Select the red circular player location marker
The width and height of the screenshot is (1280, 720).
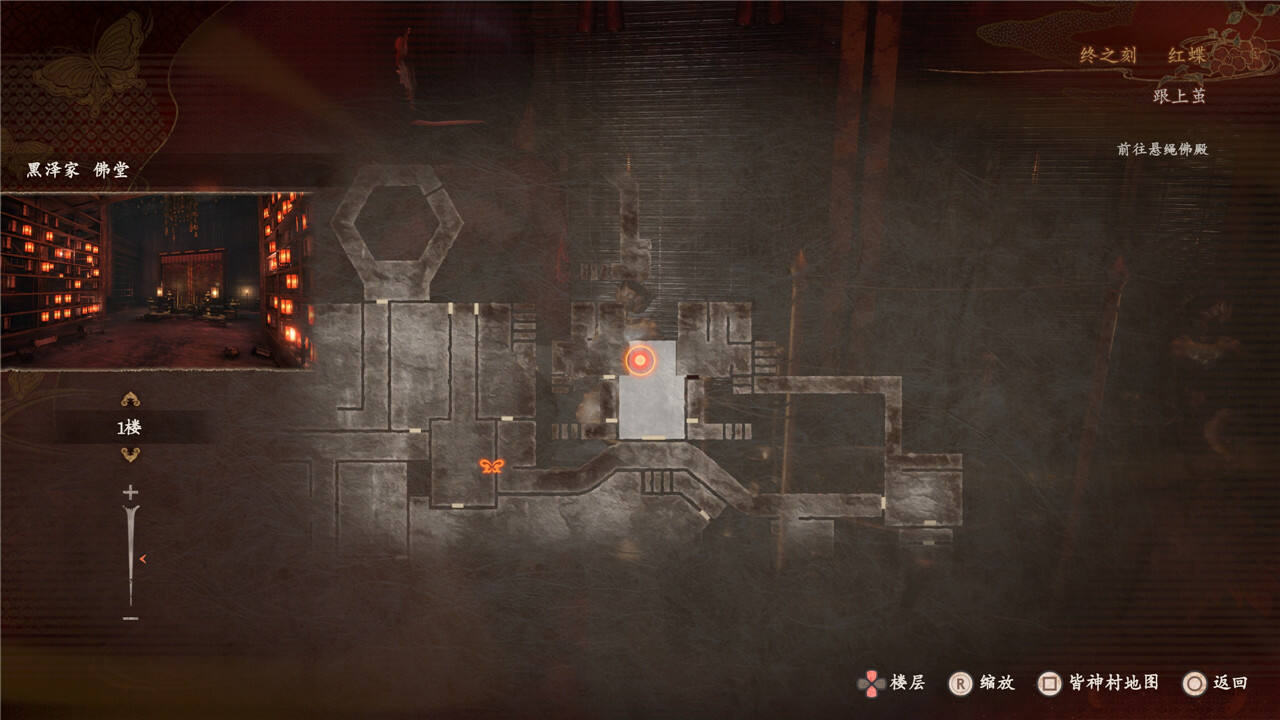tap(640, 360)
